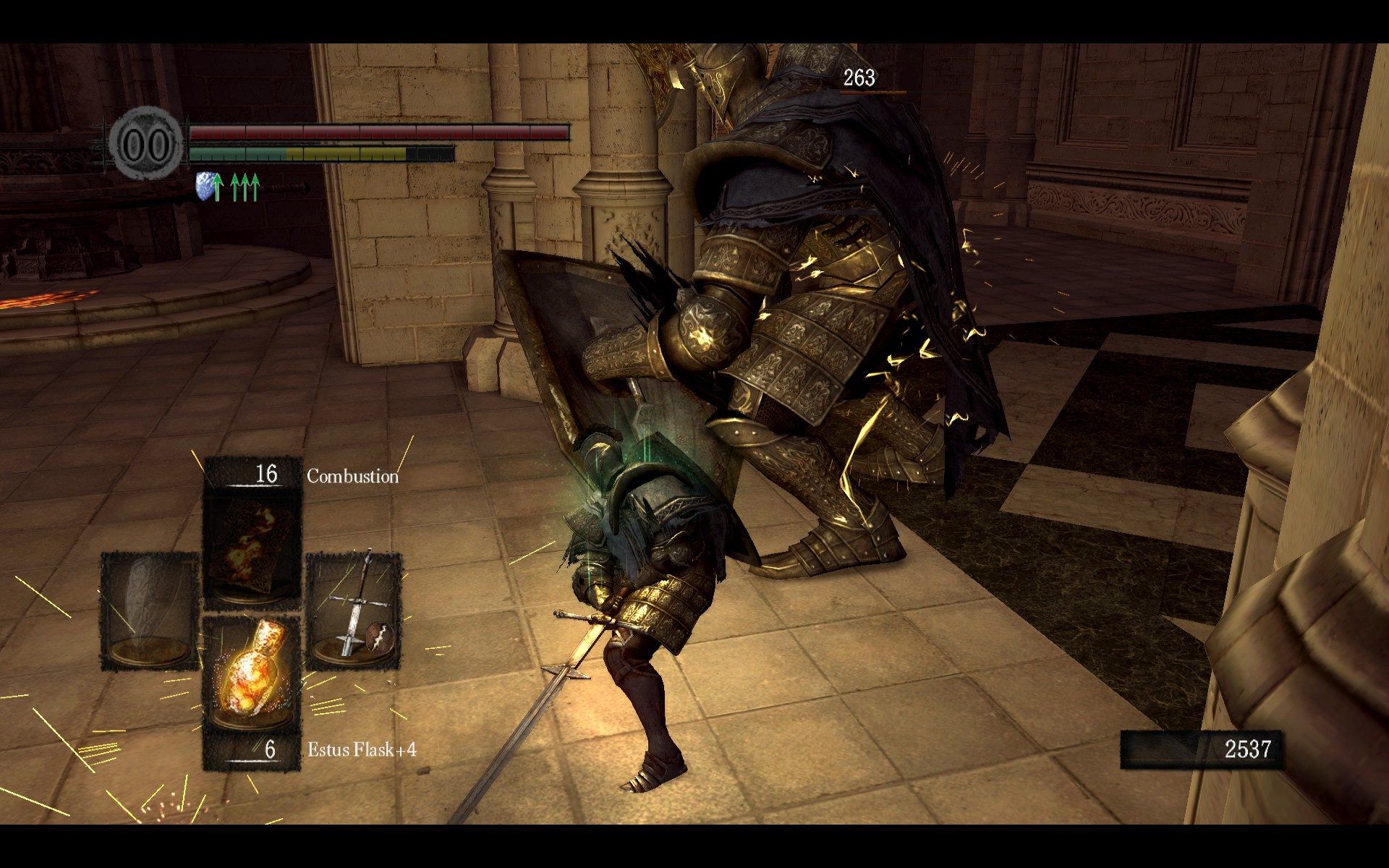Select the Combustion pyromancy slot

tap(251, 550)
